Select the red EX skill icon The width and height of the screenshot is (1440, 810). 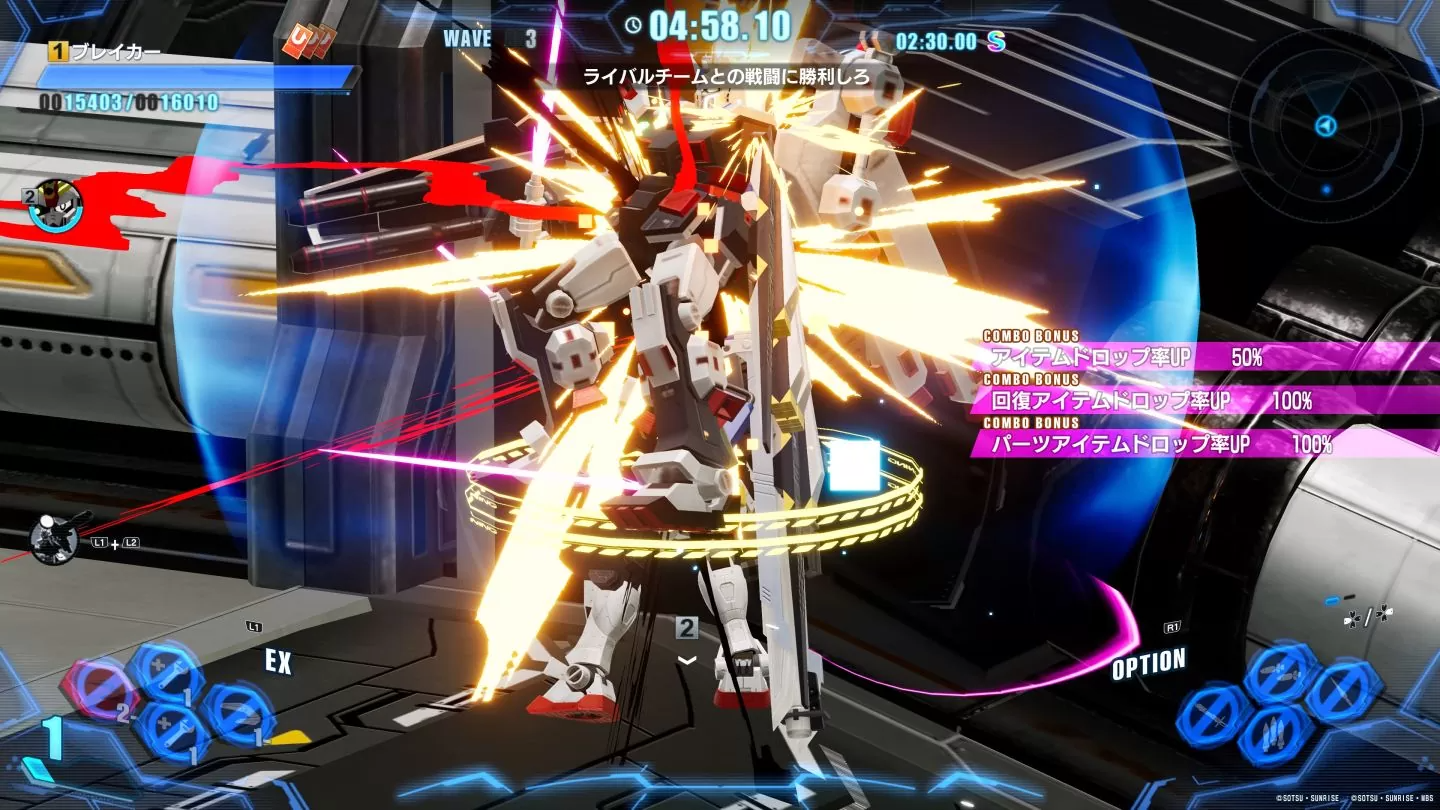click(x=98, y=689)
